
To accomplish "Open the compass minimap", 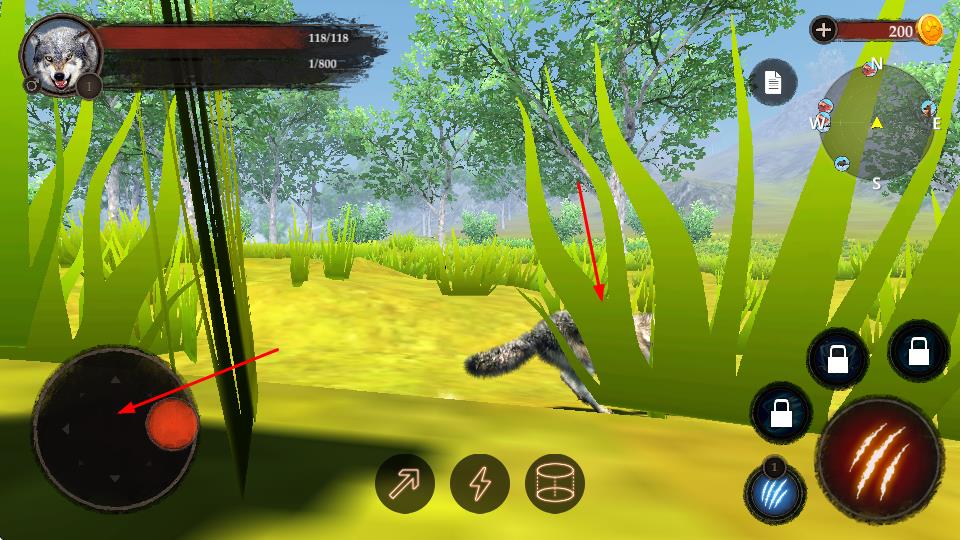I will point(876,123).
